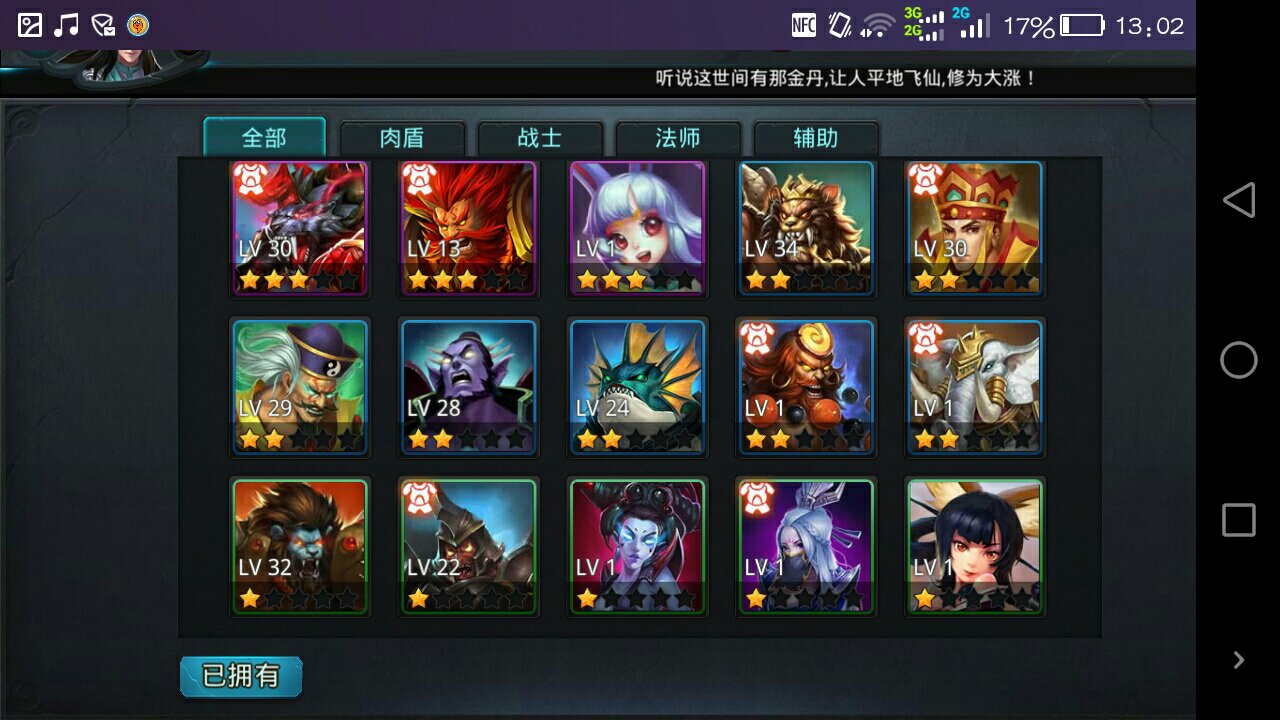Expand the side panel via right chevron
Image resolution: width=1280 pixels, height=720 pixels.
[x=1238, y=660]
